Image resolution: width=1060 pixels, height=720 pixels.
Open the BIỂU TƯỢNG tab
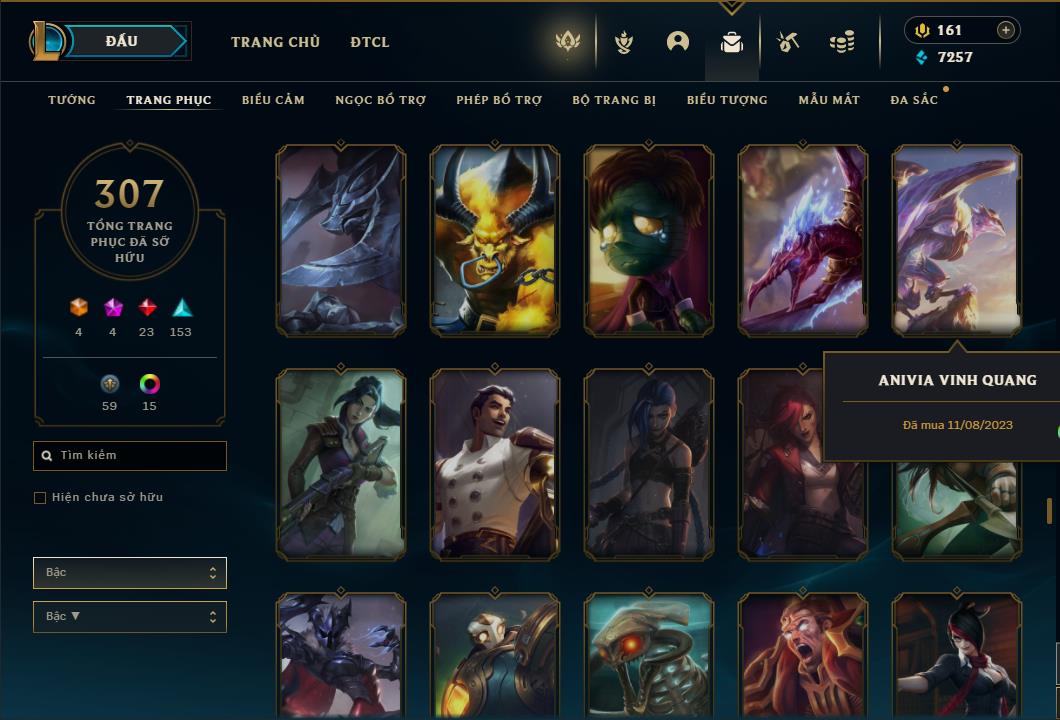click(x=727, y=100)
